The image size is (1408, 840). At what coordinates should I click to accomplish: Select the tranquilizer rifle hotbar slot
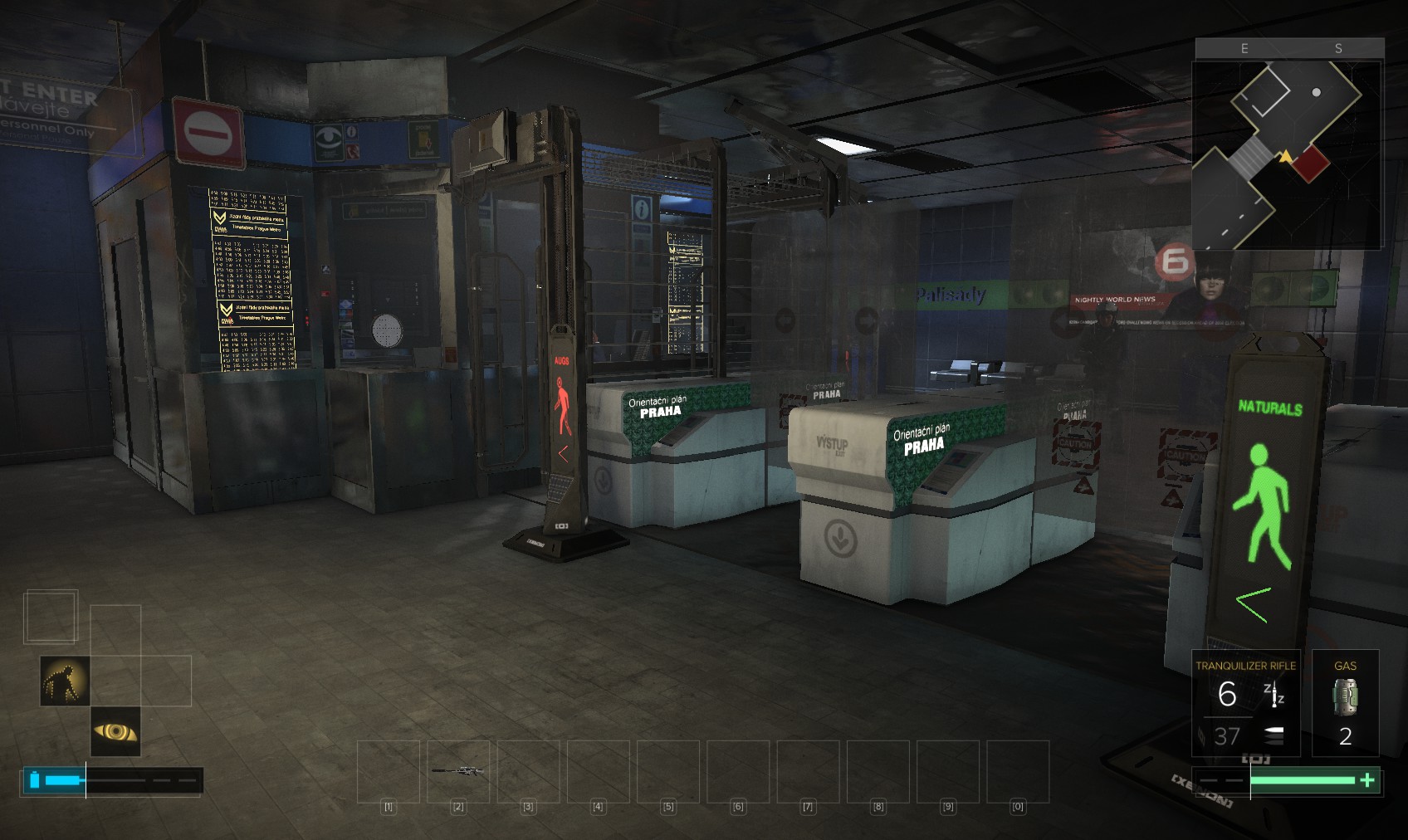tap(458, 771)
